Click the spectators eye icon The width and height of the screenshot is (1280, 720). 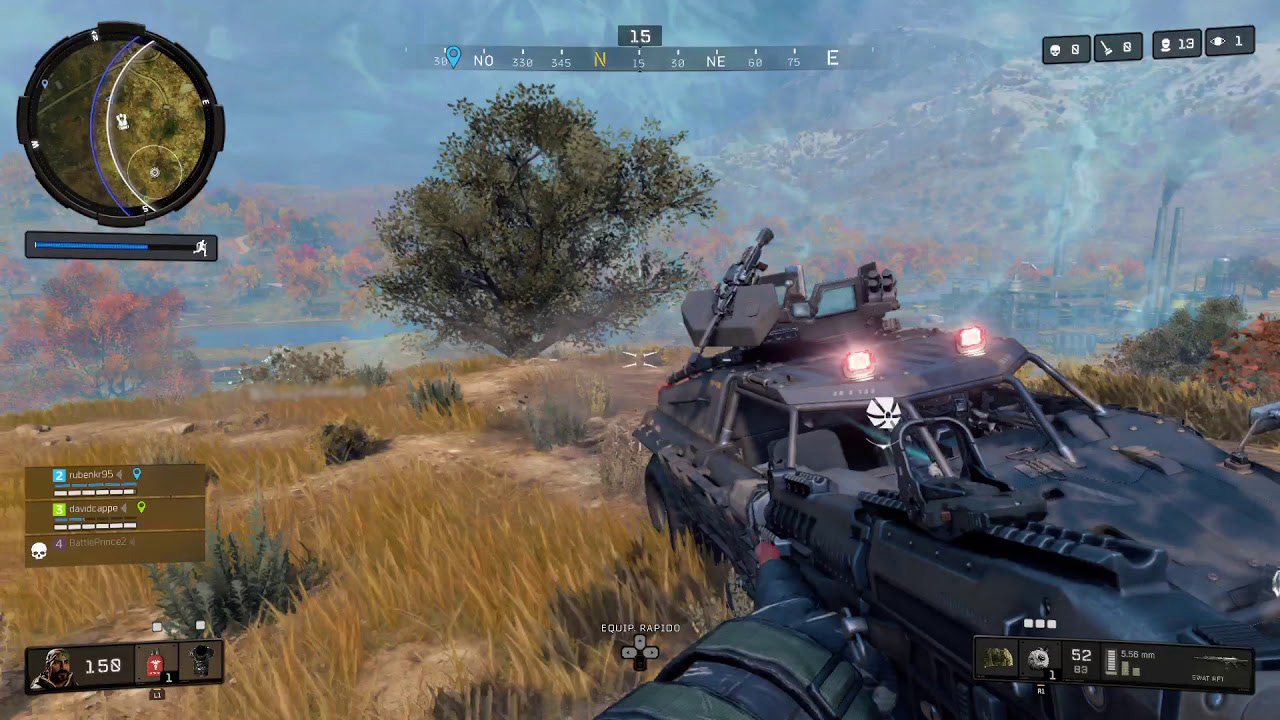(x=1219, y=42)
